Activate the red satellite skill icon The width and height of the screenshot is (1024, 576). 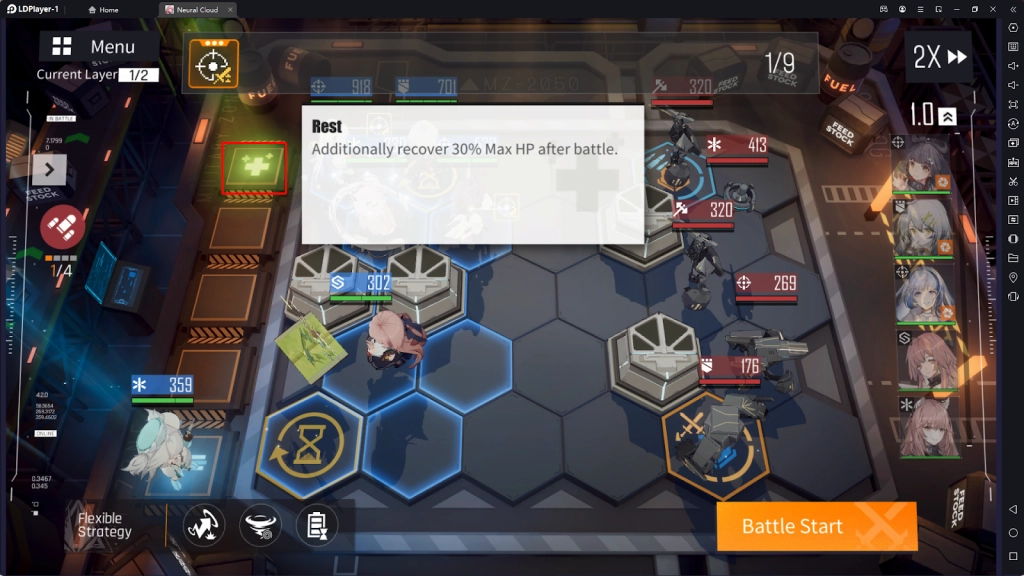(x=61, y=227)
